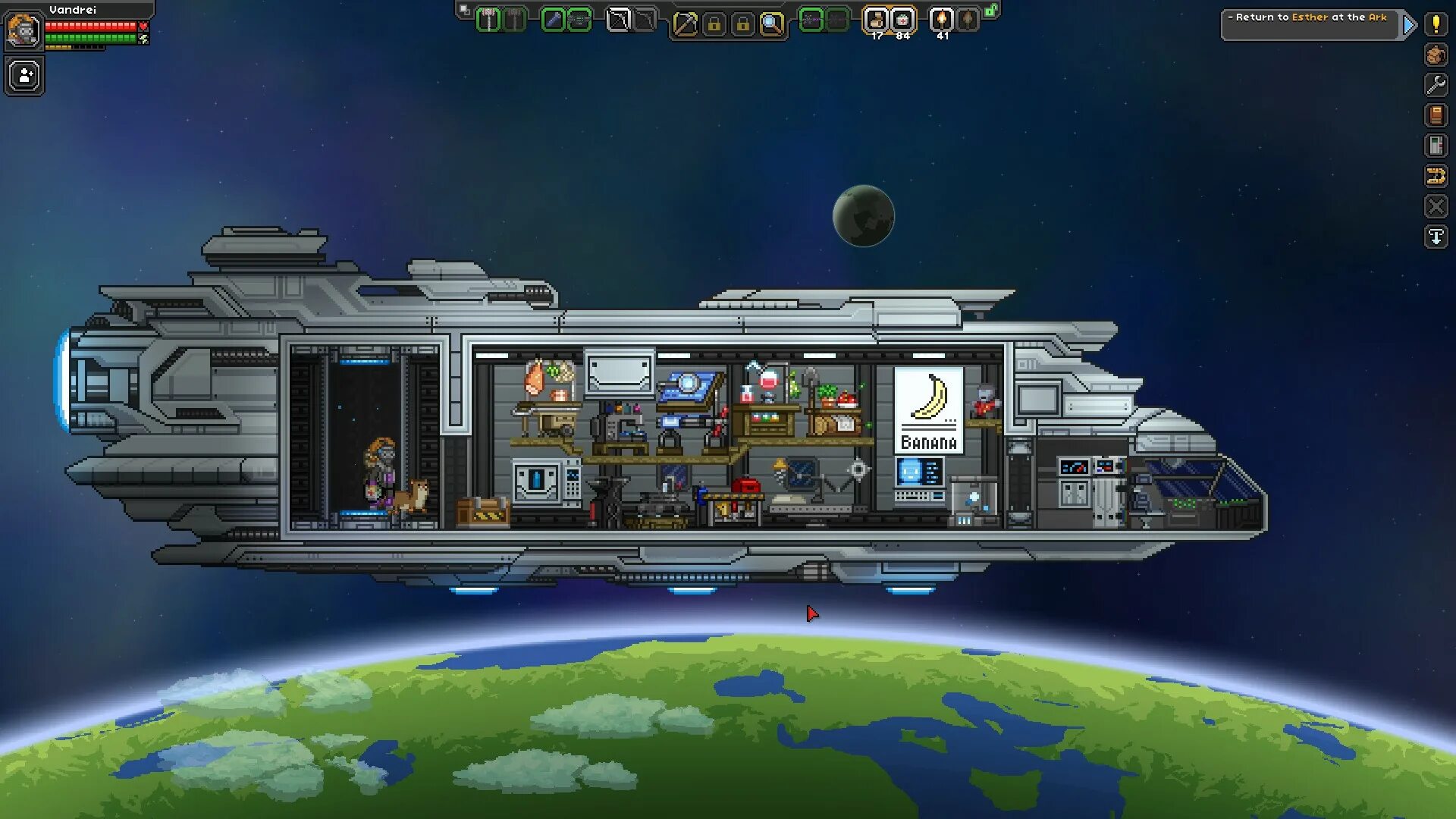Equip the bow from the hotbar
The width and height of the screenshot is (1456, 819).
click(x=619, y=20)
